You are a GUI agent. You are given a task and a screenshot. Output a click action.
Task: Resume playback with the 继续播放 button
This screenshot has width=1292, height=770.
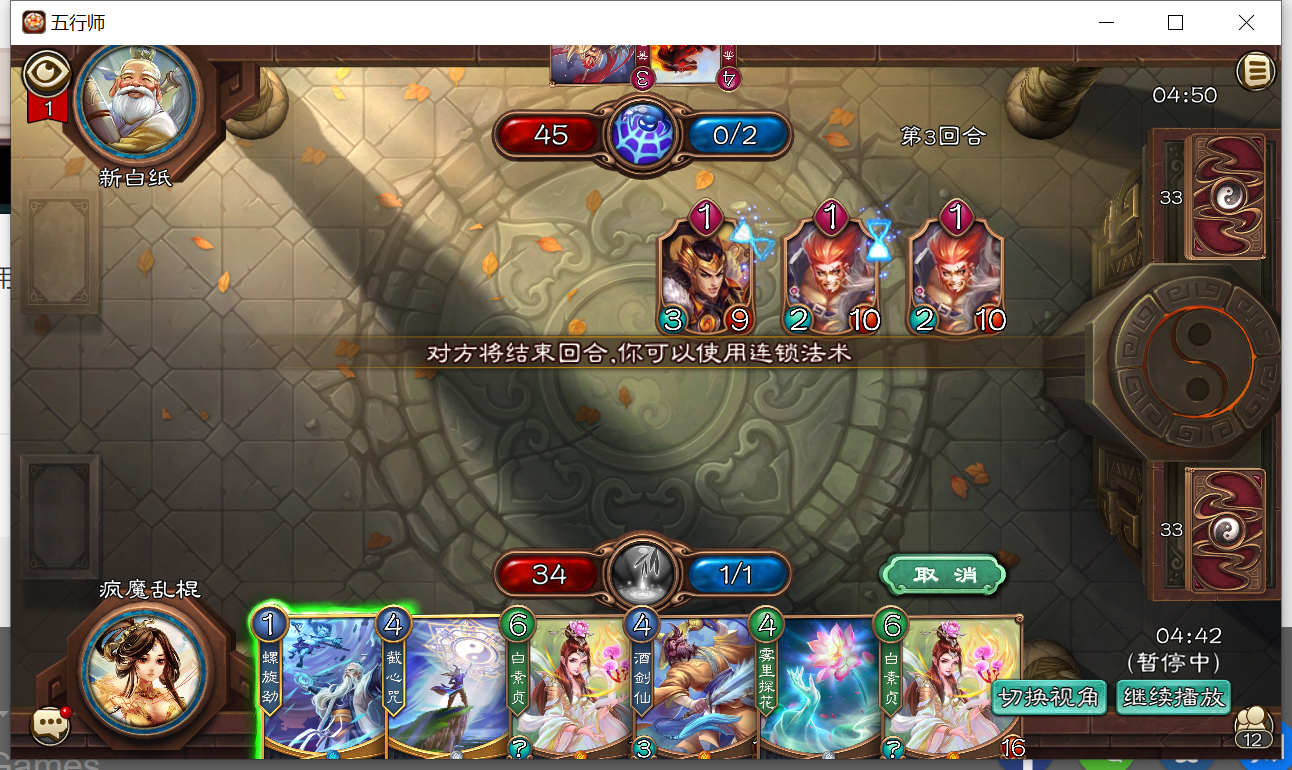(x=1173, y=697)
